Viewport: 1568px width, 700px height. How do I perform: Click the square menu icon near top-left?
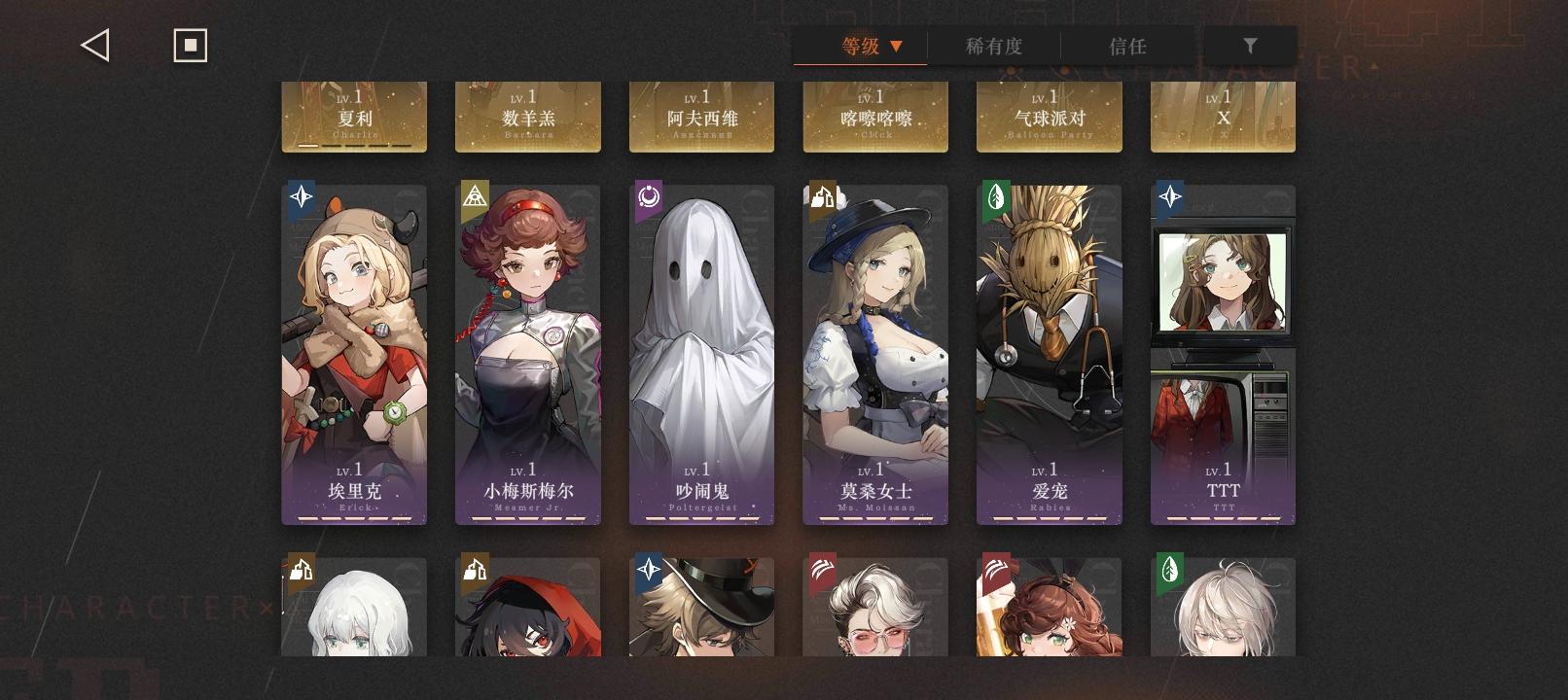pos(190,44)
